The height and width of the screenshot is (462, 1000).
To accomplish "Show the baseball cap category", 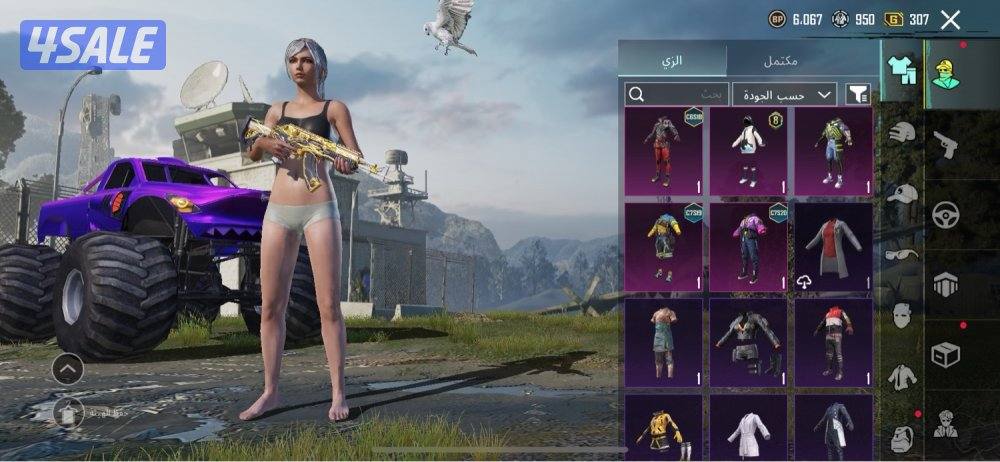I will (x=902, y=194).
